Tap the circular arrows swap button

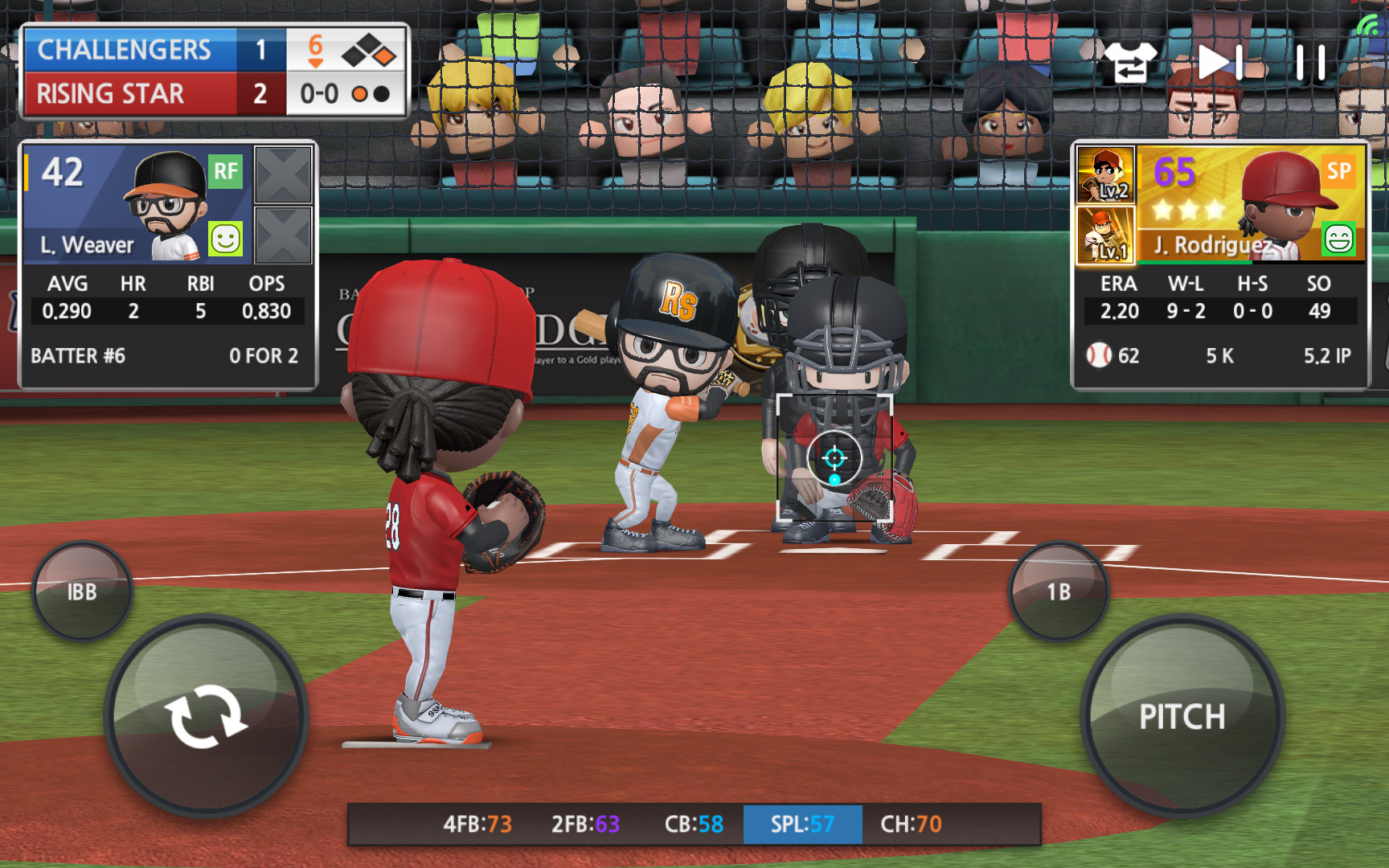tap(206, 715)
